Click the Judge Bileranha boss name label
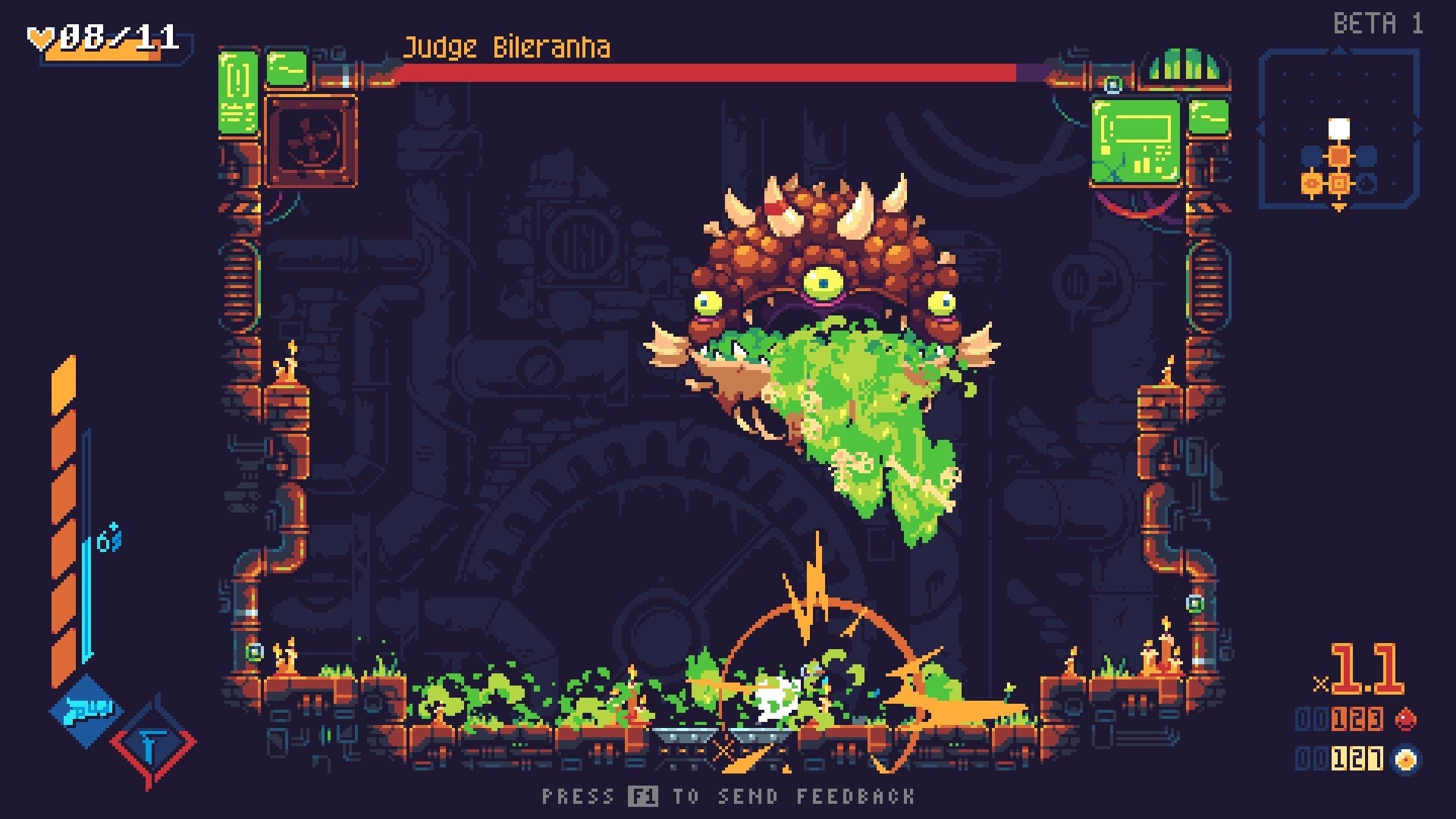 click(506, 48)
